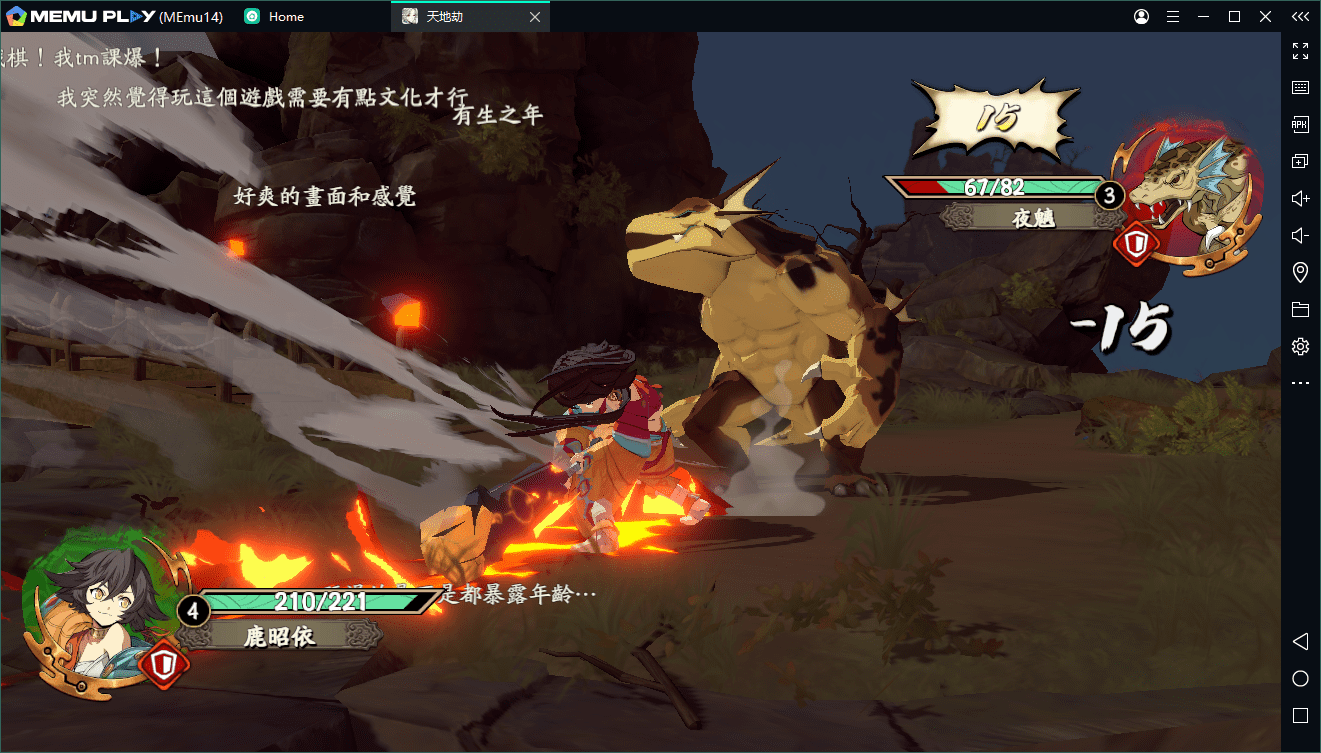Close the 天地劫 emulator tab
Image resolution: width=1321 pixels, height=753 pixels.
pyautogui.click(x=535, y=17)
